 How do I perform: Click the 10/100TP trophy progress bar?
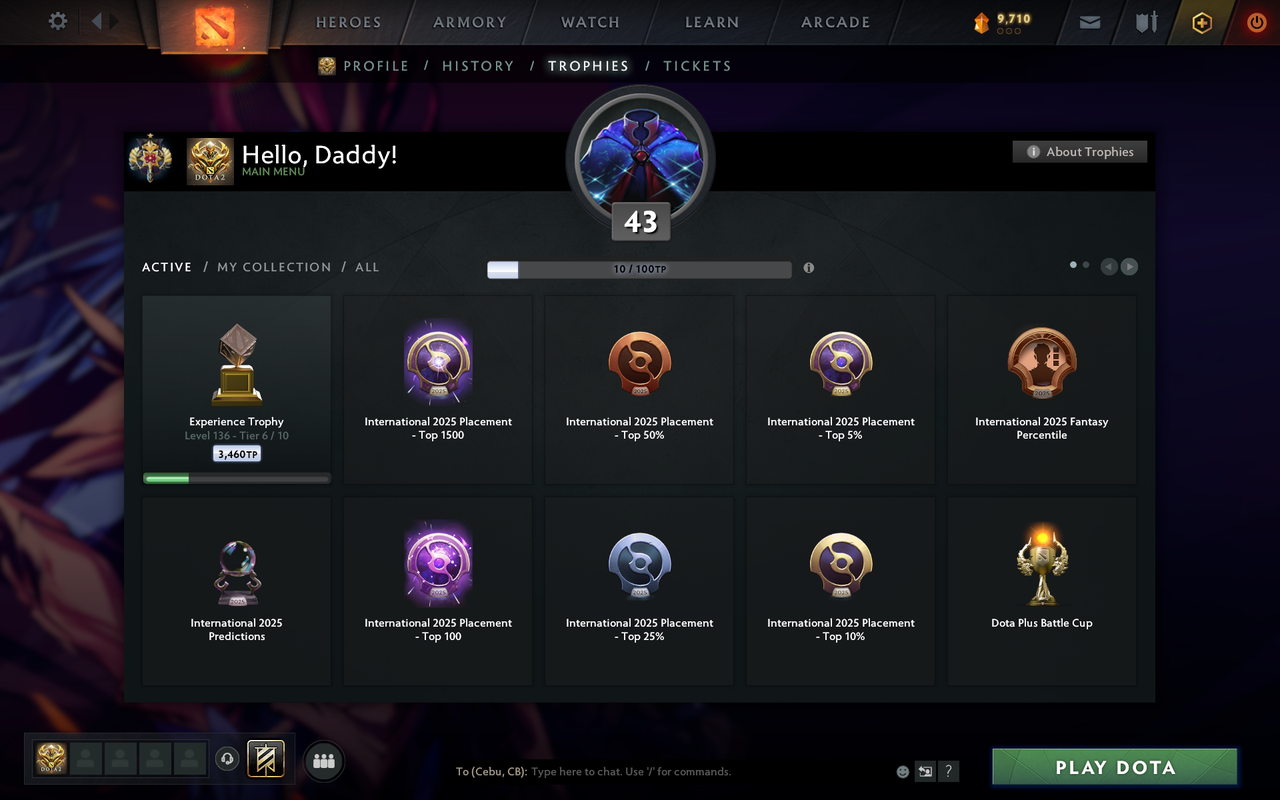tap(639, 269)
